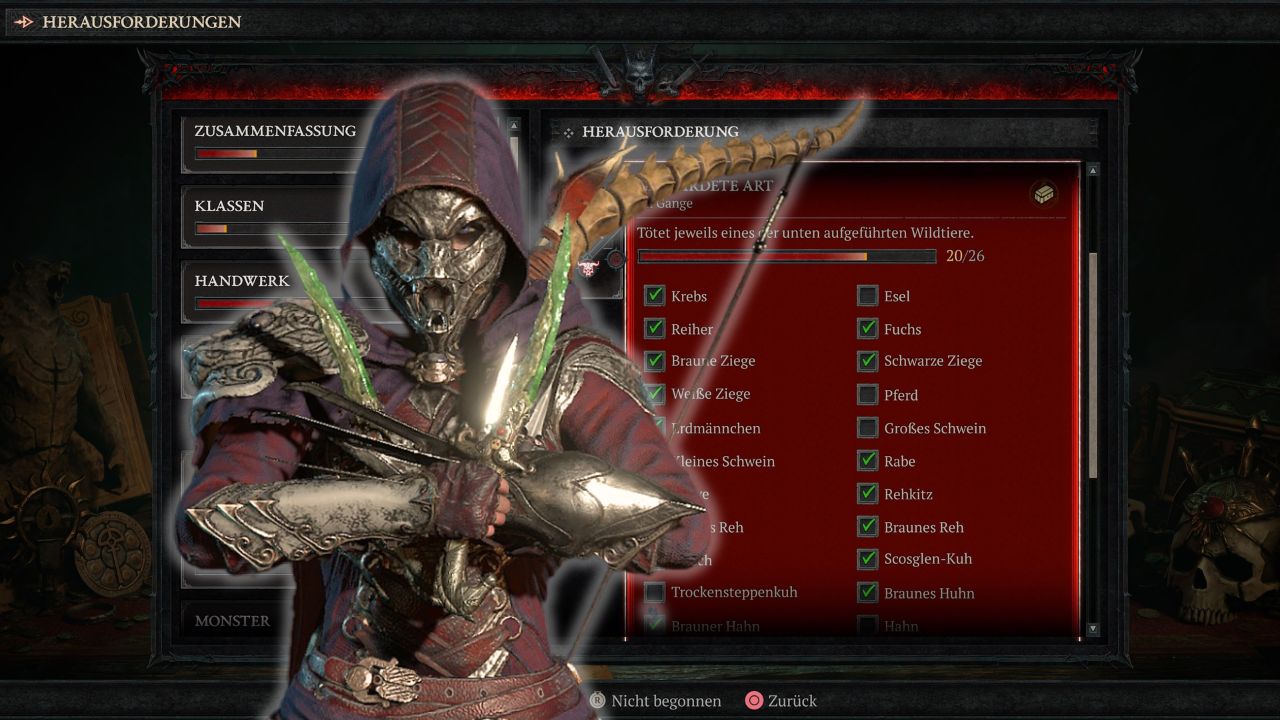
Task: Check the Pferd checkbox
Action: tap(867, 394)
